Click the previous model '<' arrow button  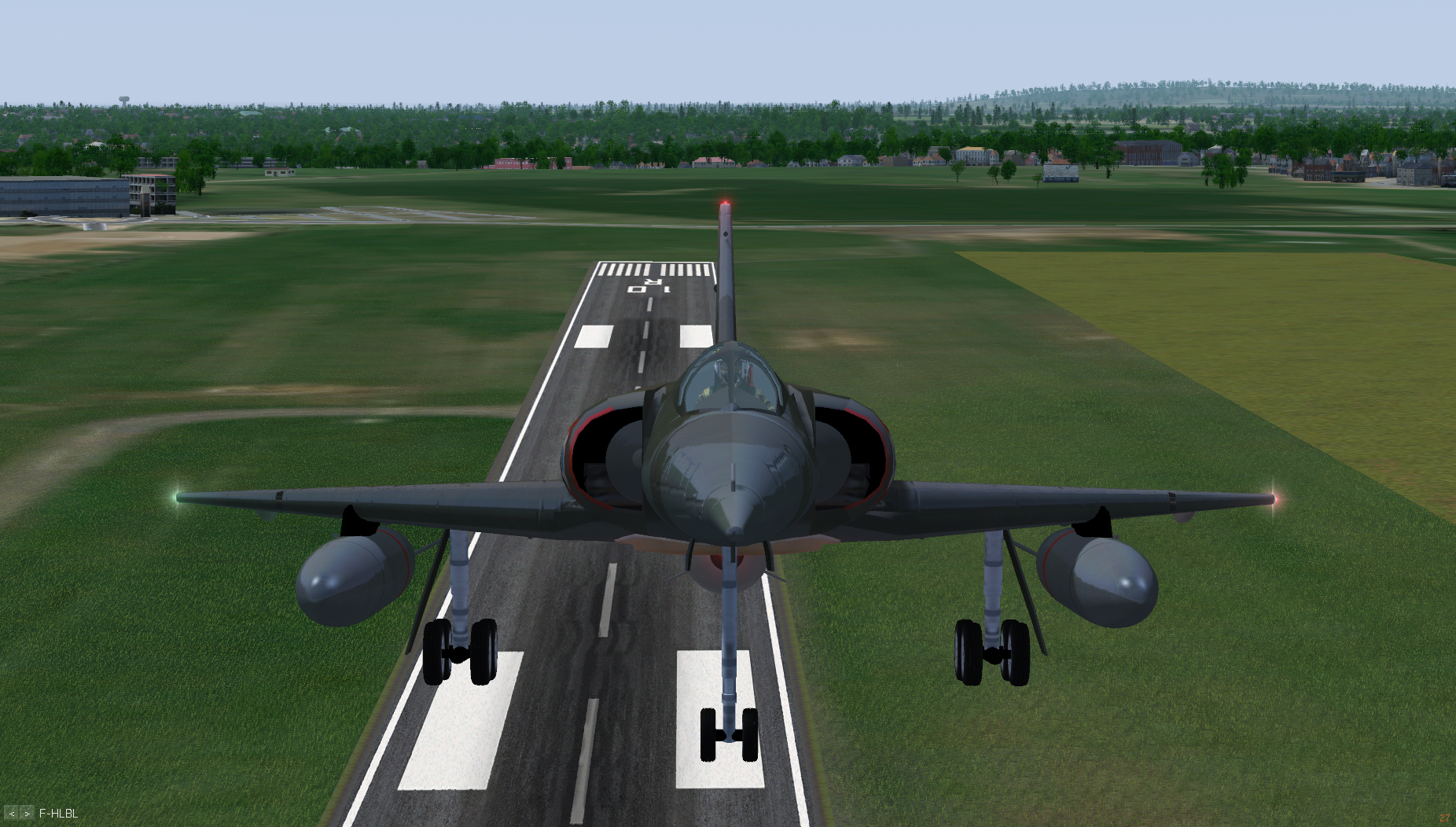point(12,814)
